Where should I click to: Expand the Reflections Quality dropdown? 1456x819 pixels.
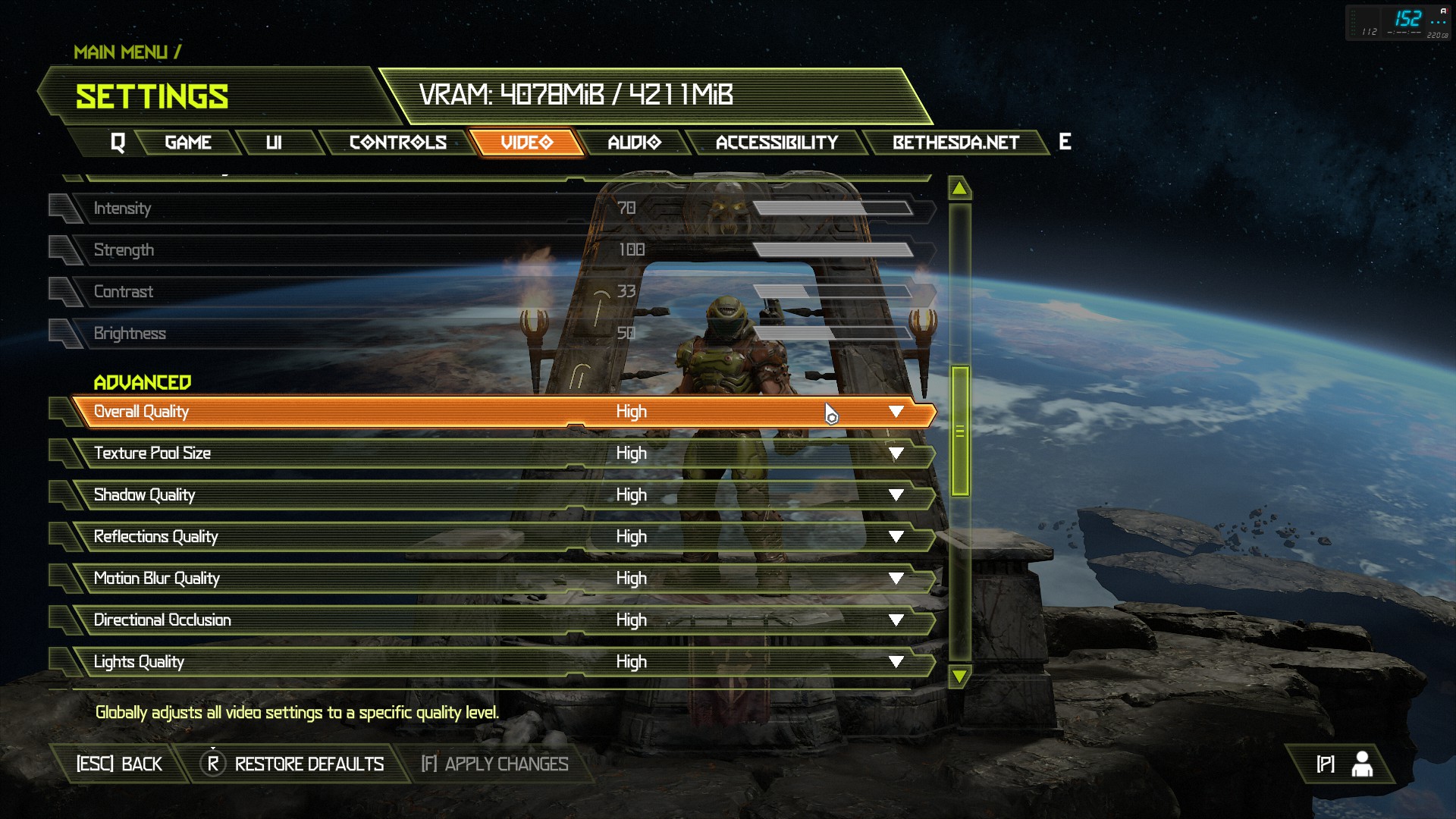pos(896,537)
